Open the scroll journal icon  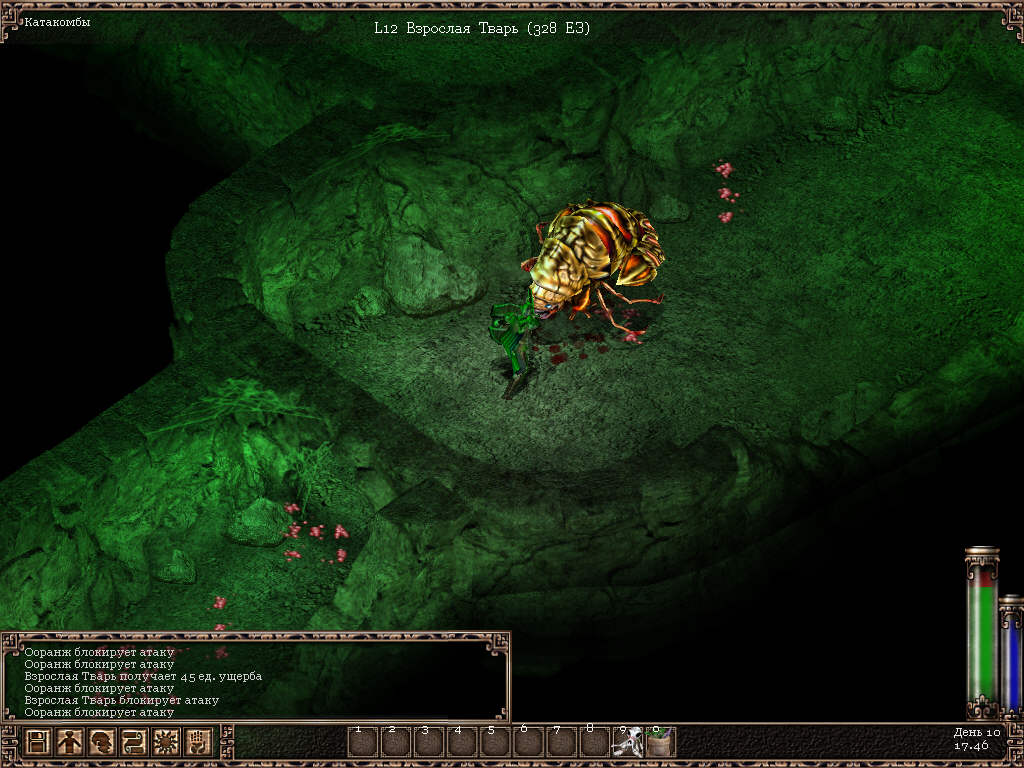tap(133, 743)
